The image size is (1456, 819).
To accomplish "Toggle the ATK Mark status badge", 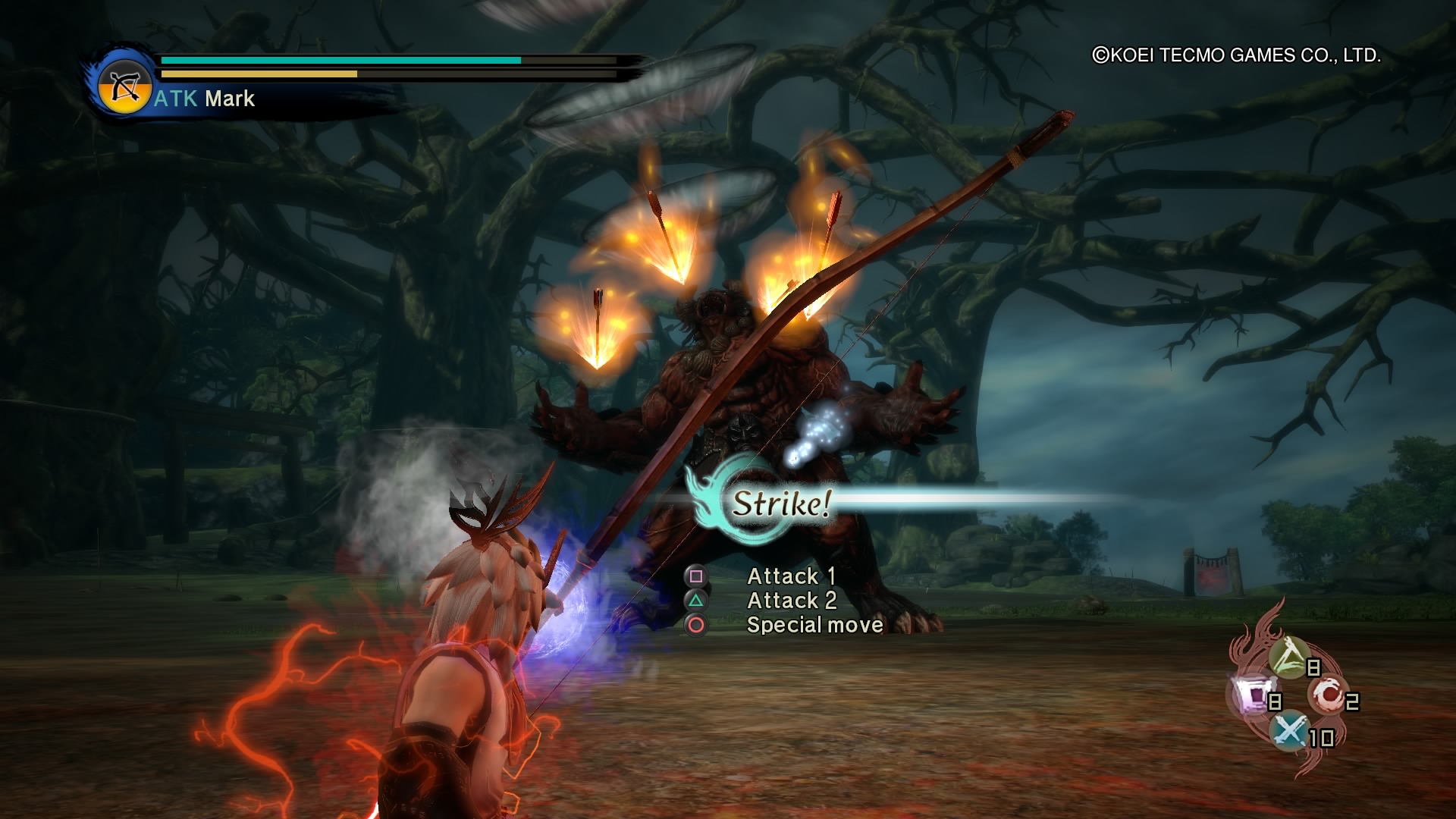I will click(x=205, y=98).
